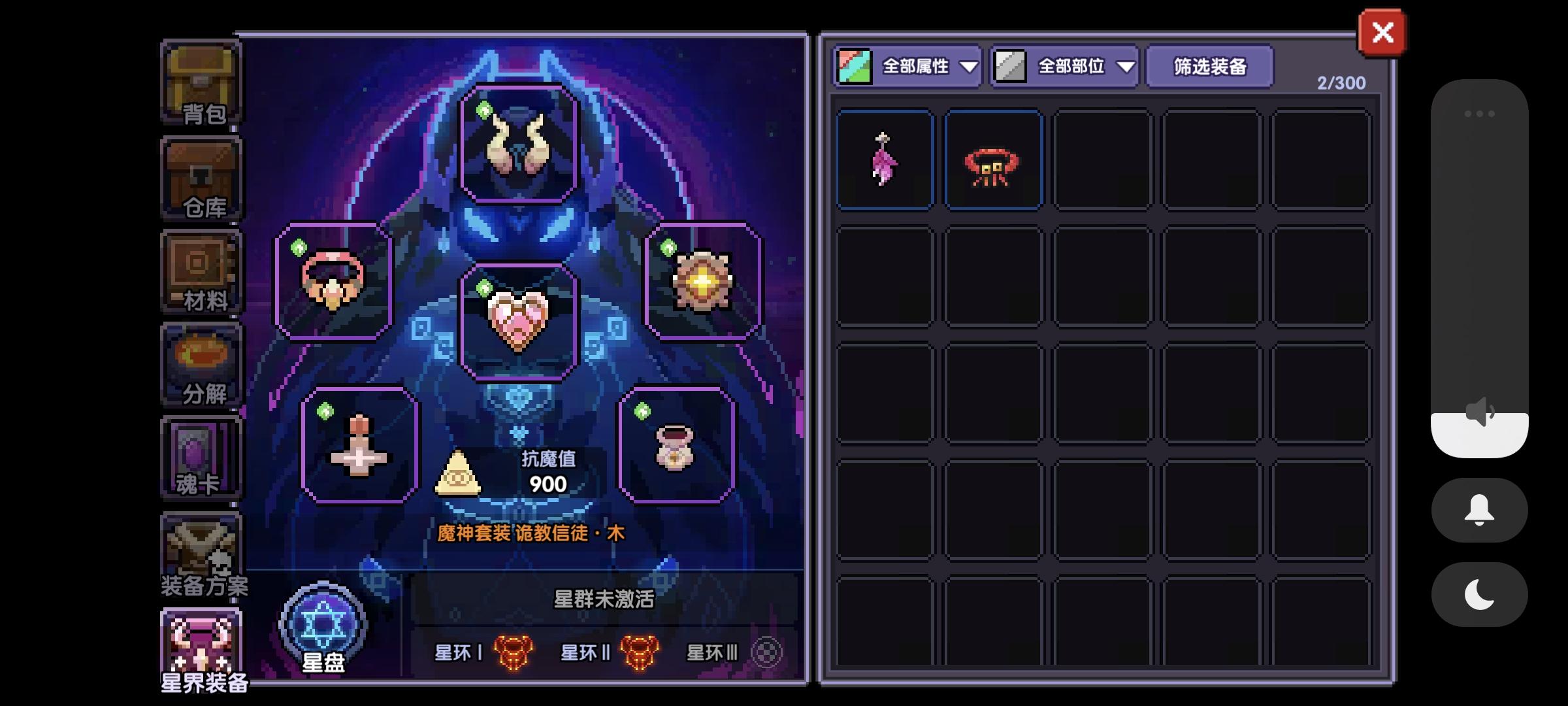Toggle the 星环 III ring activation
The height and width of the screenshot is (706, 1568).
click(766, 652)
